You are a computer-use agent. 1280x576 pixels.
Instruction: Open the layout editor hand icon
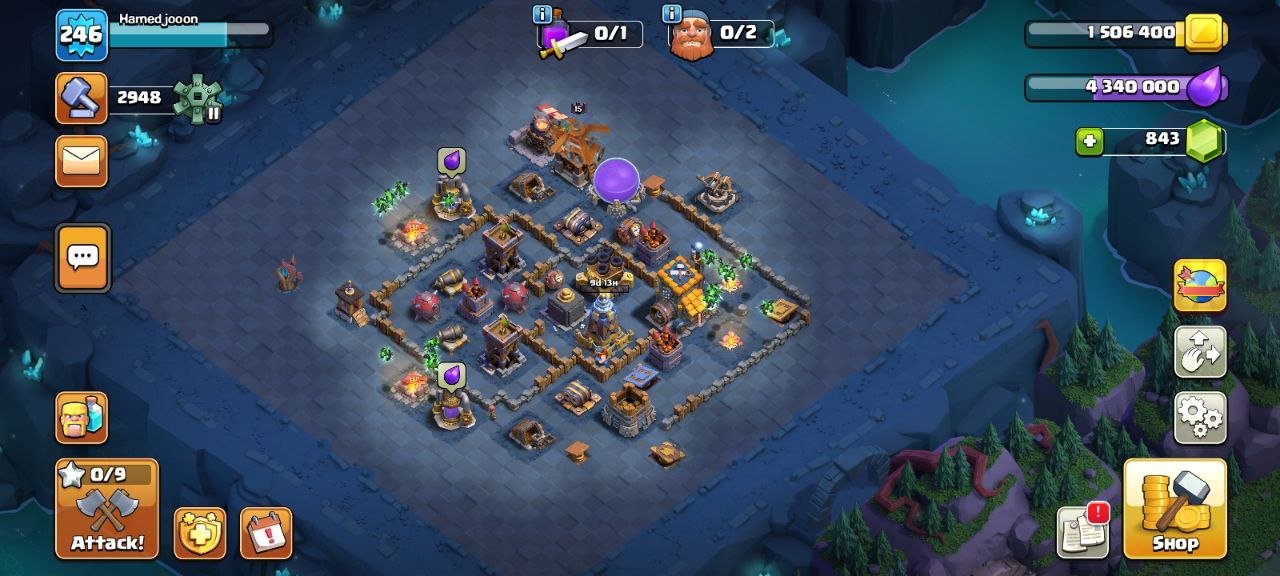pos(1200,351)
